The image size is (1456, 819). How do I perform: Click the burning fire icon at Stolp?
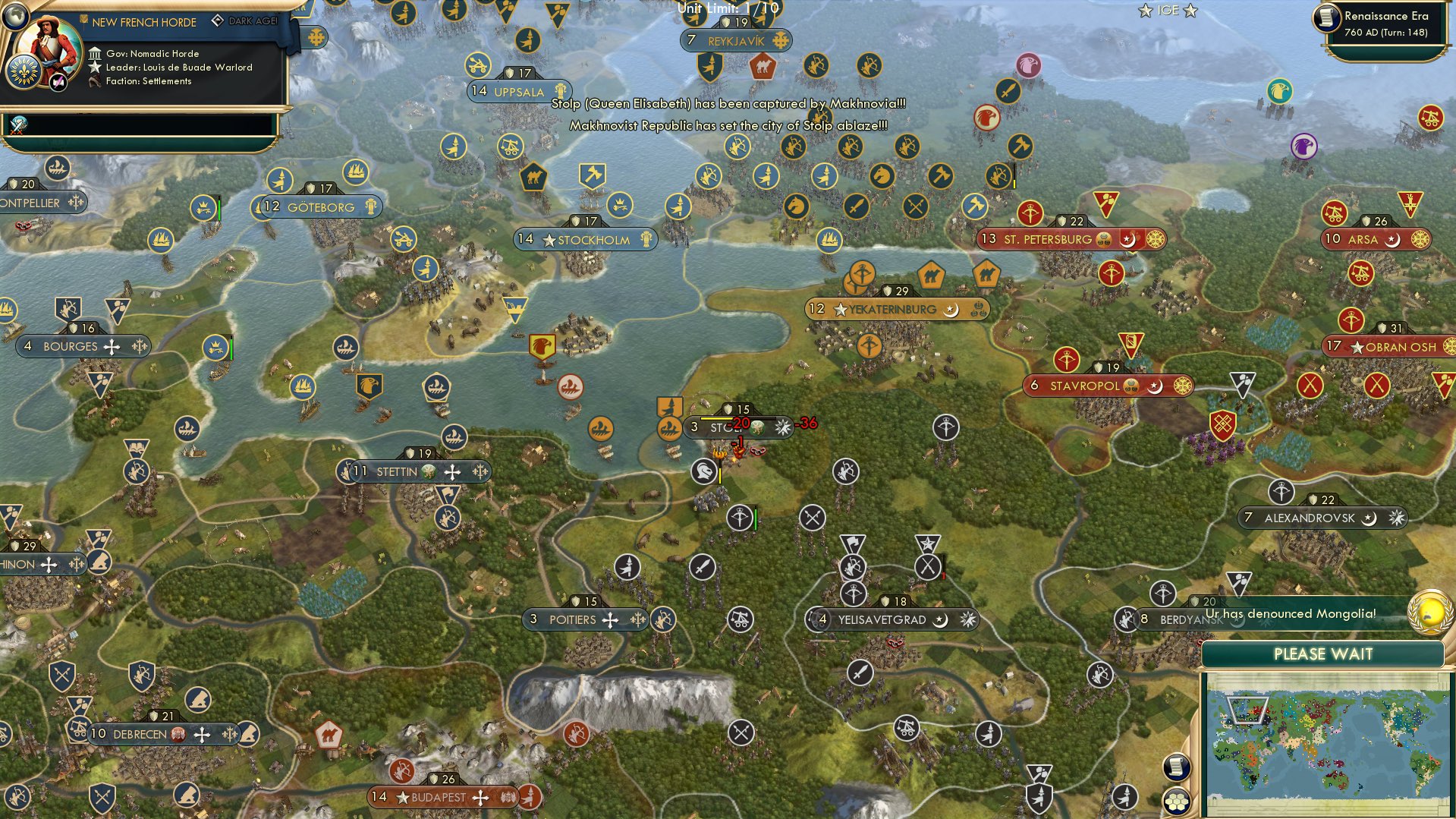click(x=720, y=454)
